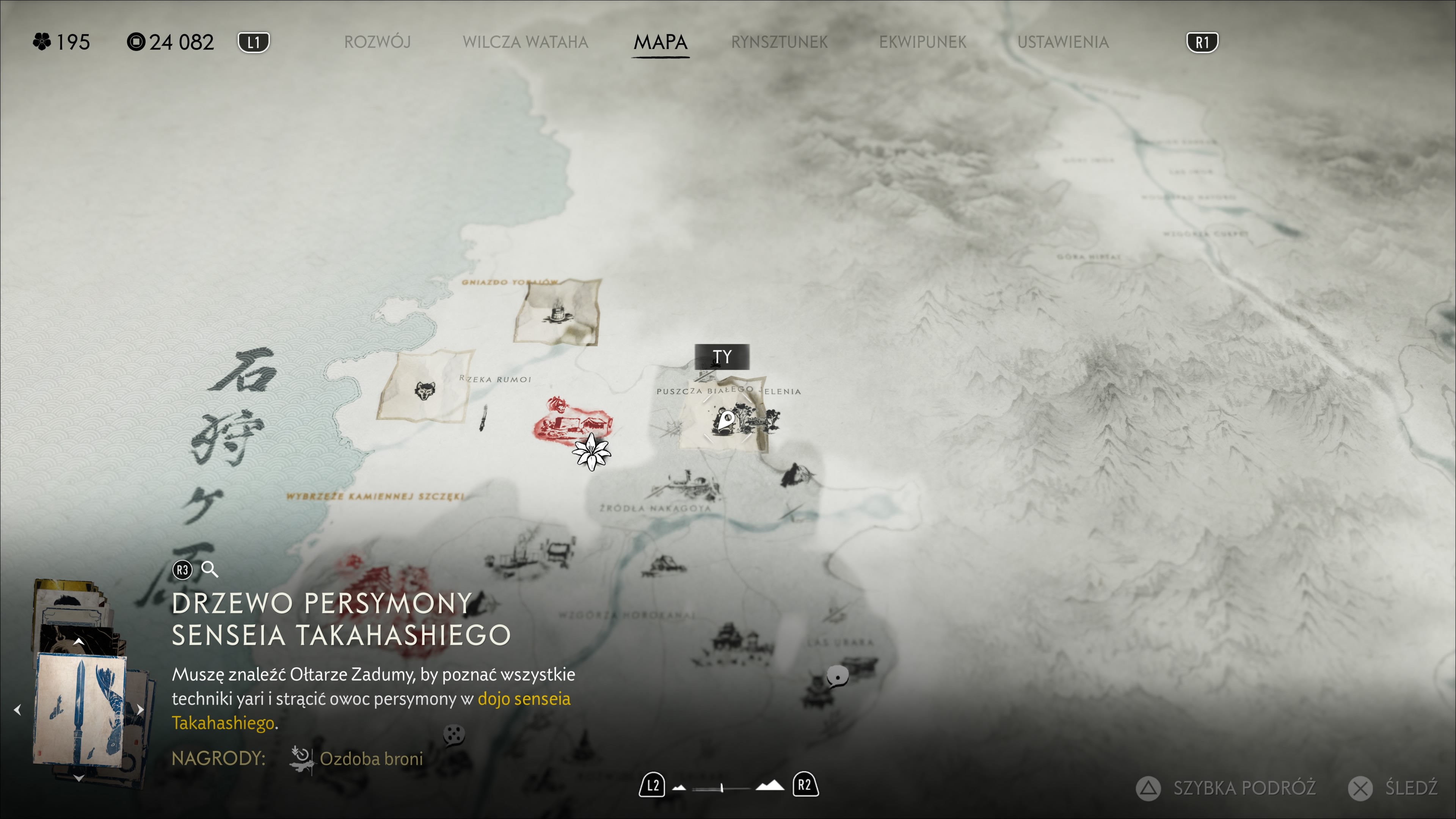Click the highlighted dojo senseia Takahashiego link

pyautogui.click(x=523, y=699)
